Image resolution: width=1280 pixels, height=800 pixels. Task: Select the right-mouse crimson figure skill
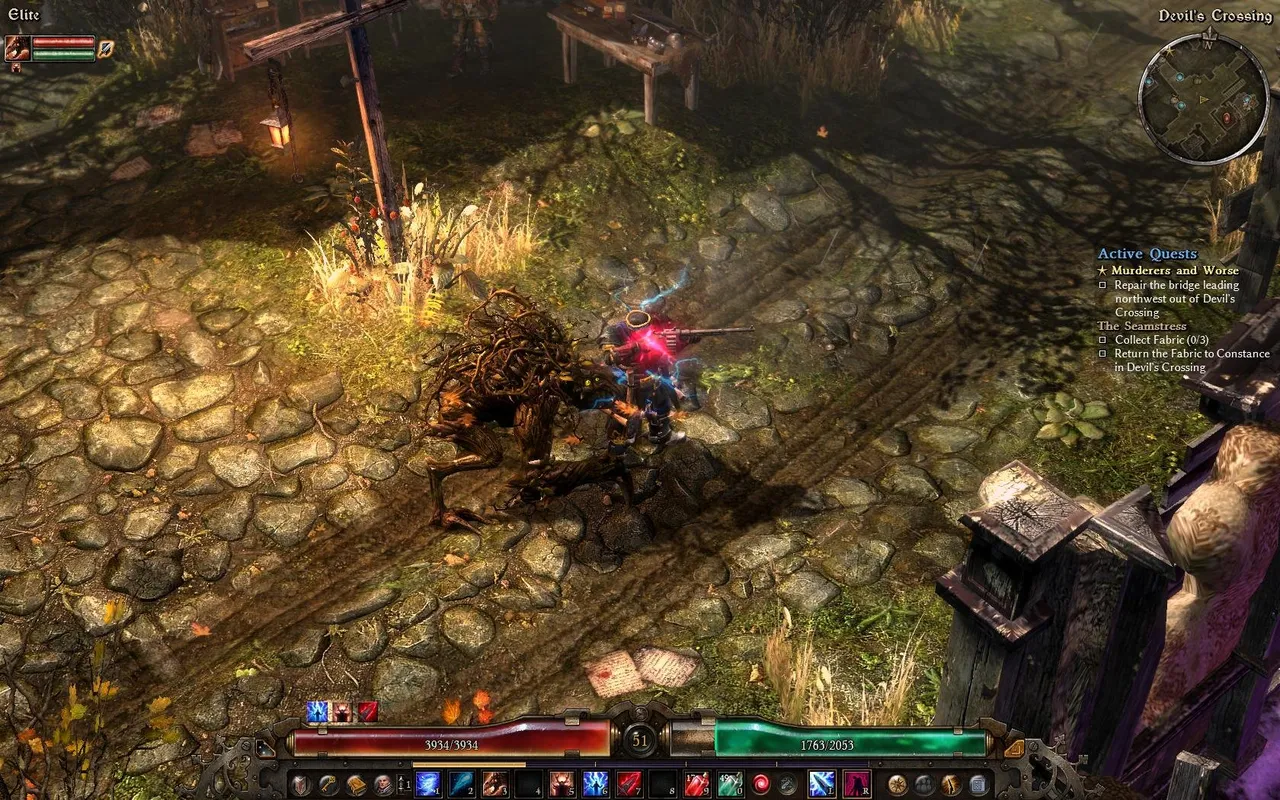pos(856,784)
